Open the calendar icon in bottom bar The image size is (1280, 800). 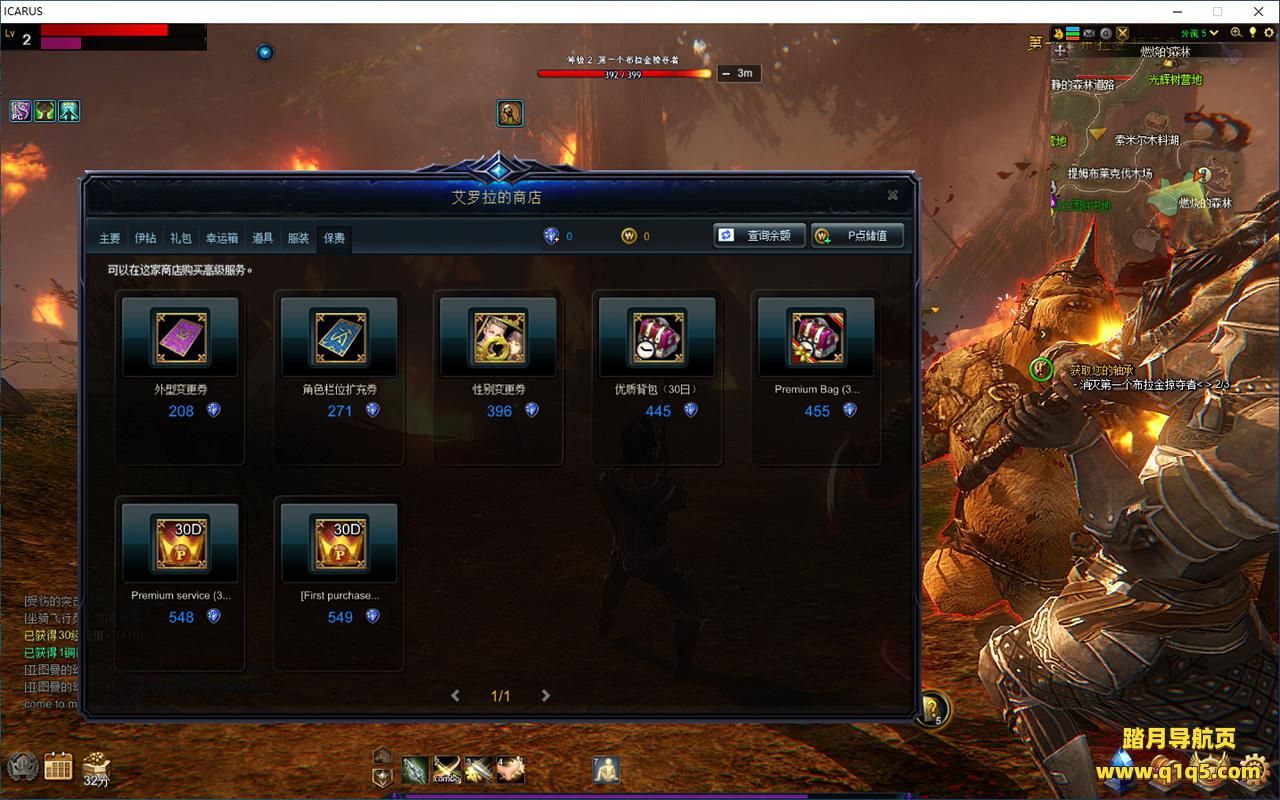point(58,767)
